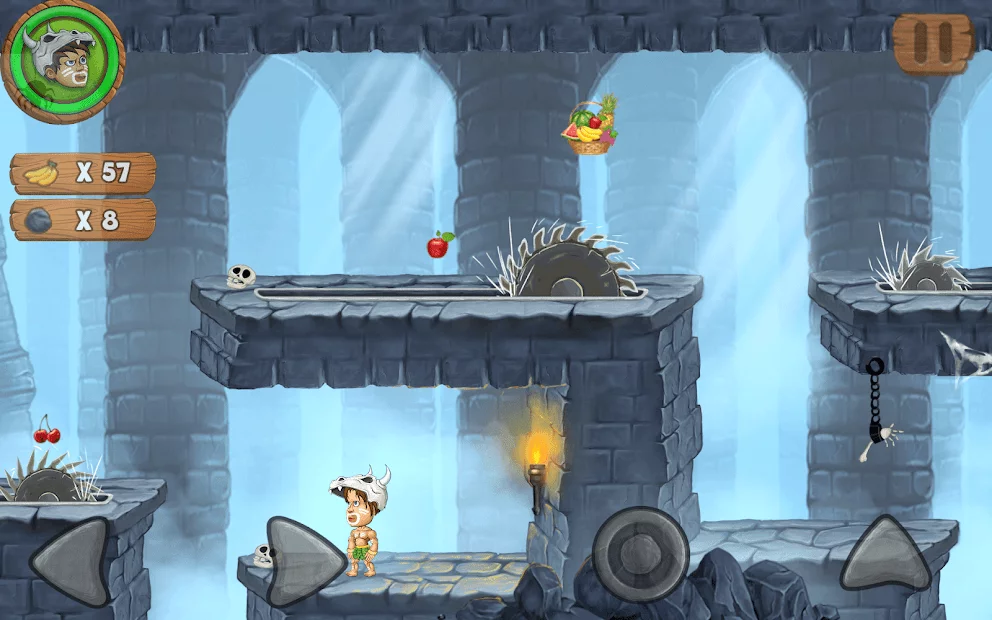Image resolution: width=992 pixels, height=620 pixels.
Task: Tap the up arrow jump button
Action: coord(885,553)
